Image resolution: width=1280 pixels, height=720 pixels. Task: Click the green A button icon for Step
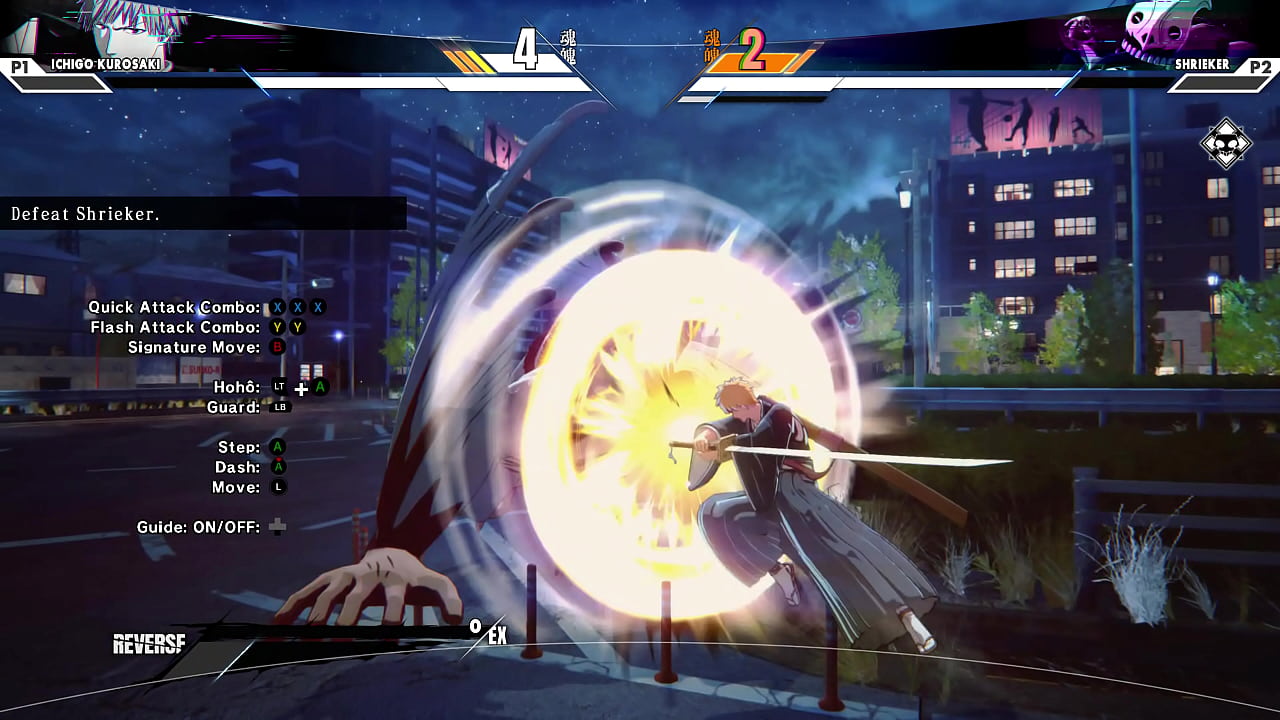click(278, 447)
